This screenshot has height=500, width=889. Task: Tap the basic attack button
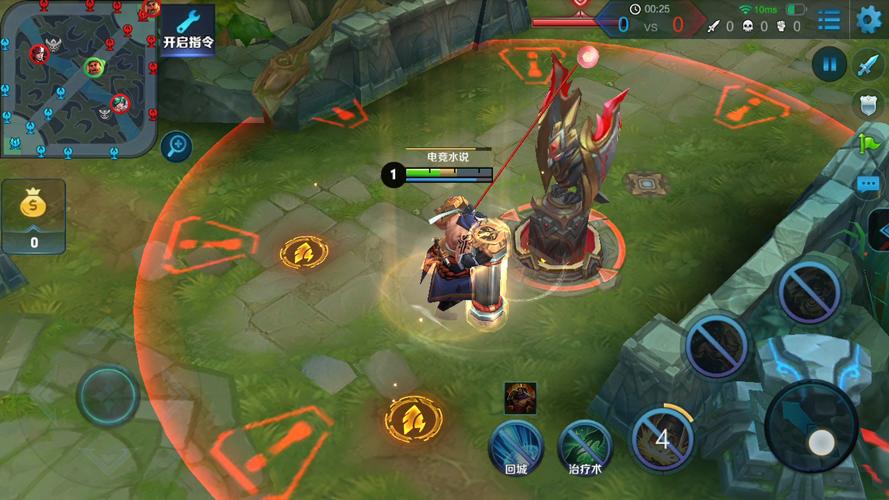(x=811, y=427)
